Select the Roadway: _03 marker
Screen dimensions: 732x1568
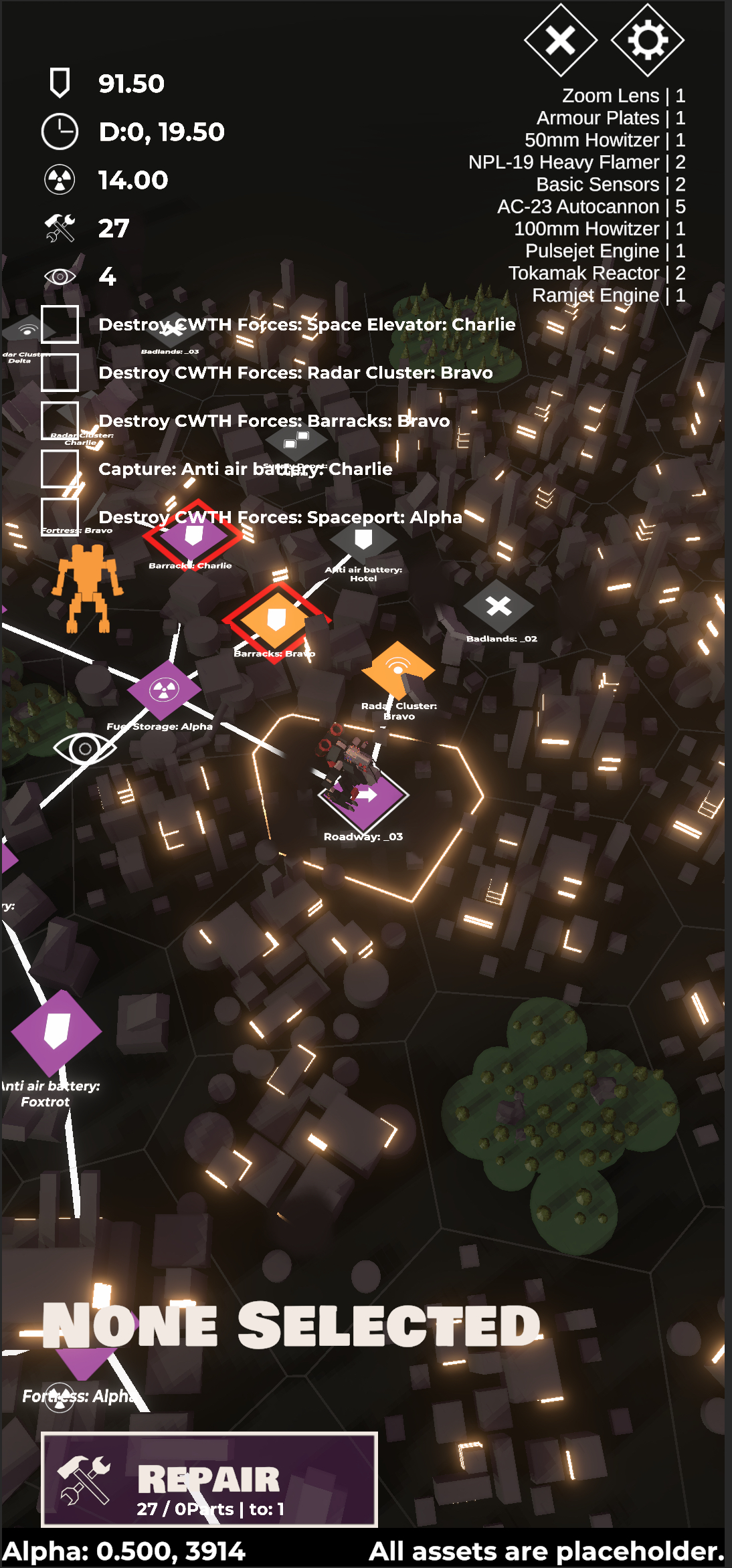tap(365, 795)
